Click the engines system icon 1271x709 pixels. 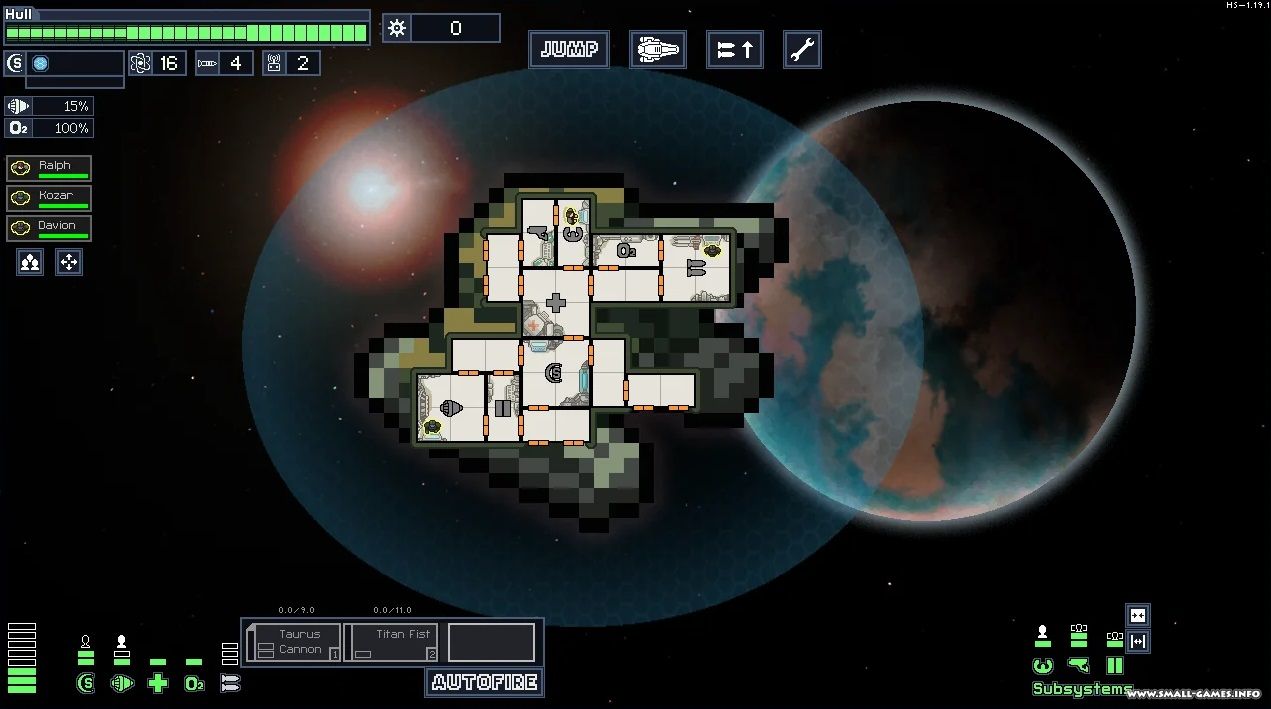(x=122, y=684)
